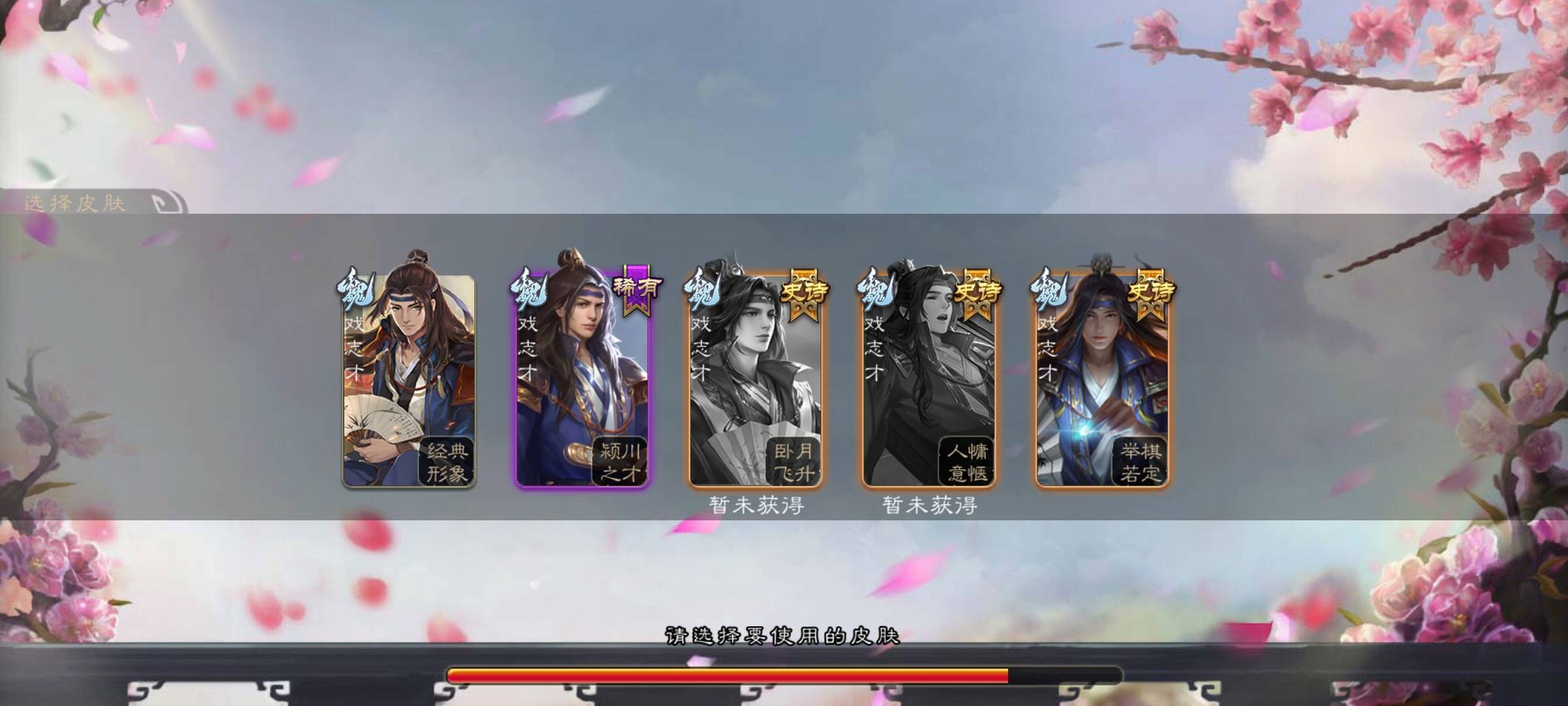This screenshot has width=1568, height=706.
Task: Pick the greyed-out 卧月飞升 skin card
Action: click(755, 379)
